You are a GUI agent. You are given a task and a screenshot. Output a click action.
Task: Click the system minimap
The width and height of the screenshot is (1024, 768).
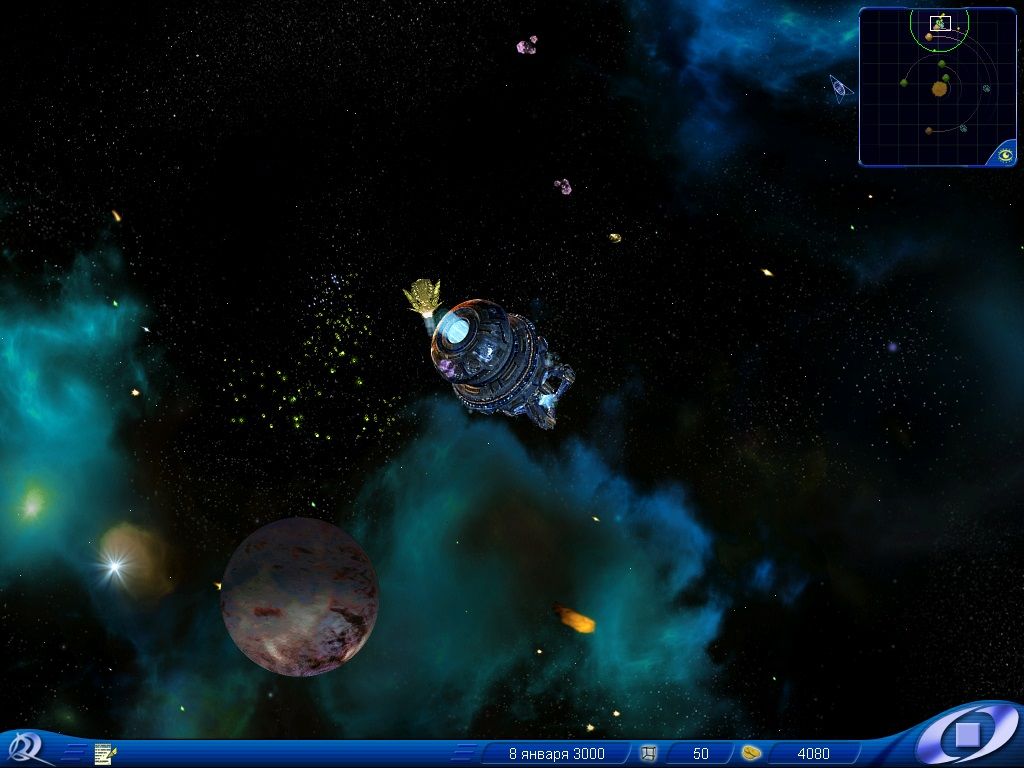[x=937, y=87]
